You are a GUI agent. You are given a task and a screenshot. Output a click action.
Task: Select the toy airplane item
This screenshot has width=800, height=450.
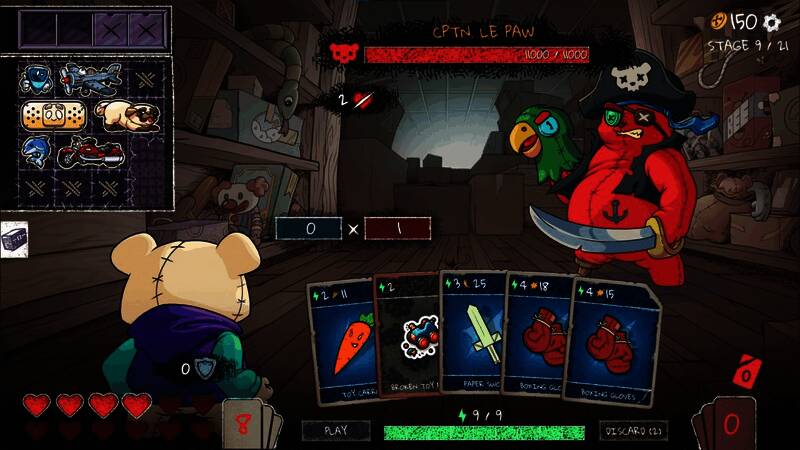pos(90,78)
